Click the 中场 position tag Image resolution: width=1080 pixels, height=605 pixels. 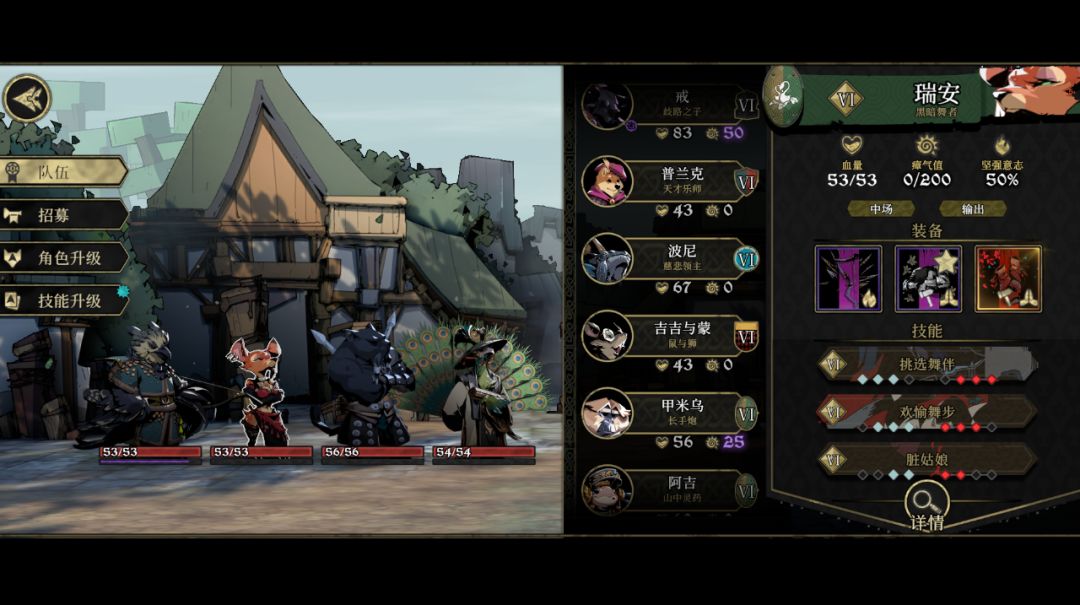tap(881, 209)
